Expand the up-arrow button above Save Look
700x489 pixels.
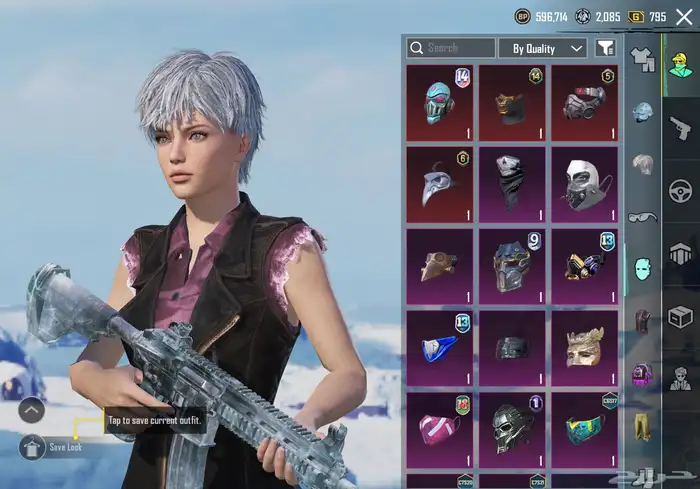[x=31, y=409]
